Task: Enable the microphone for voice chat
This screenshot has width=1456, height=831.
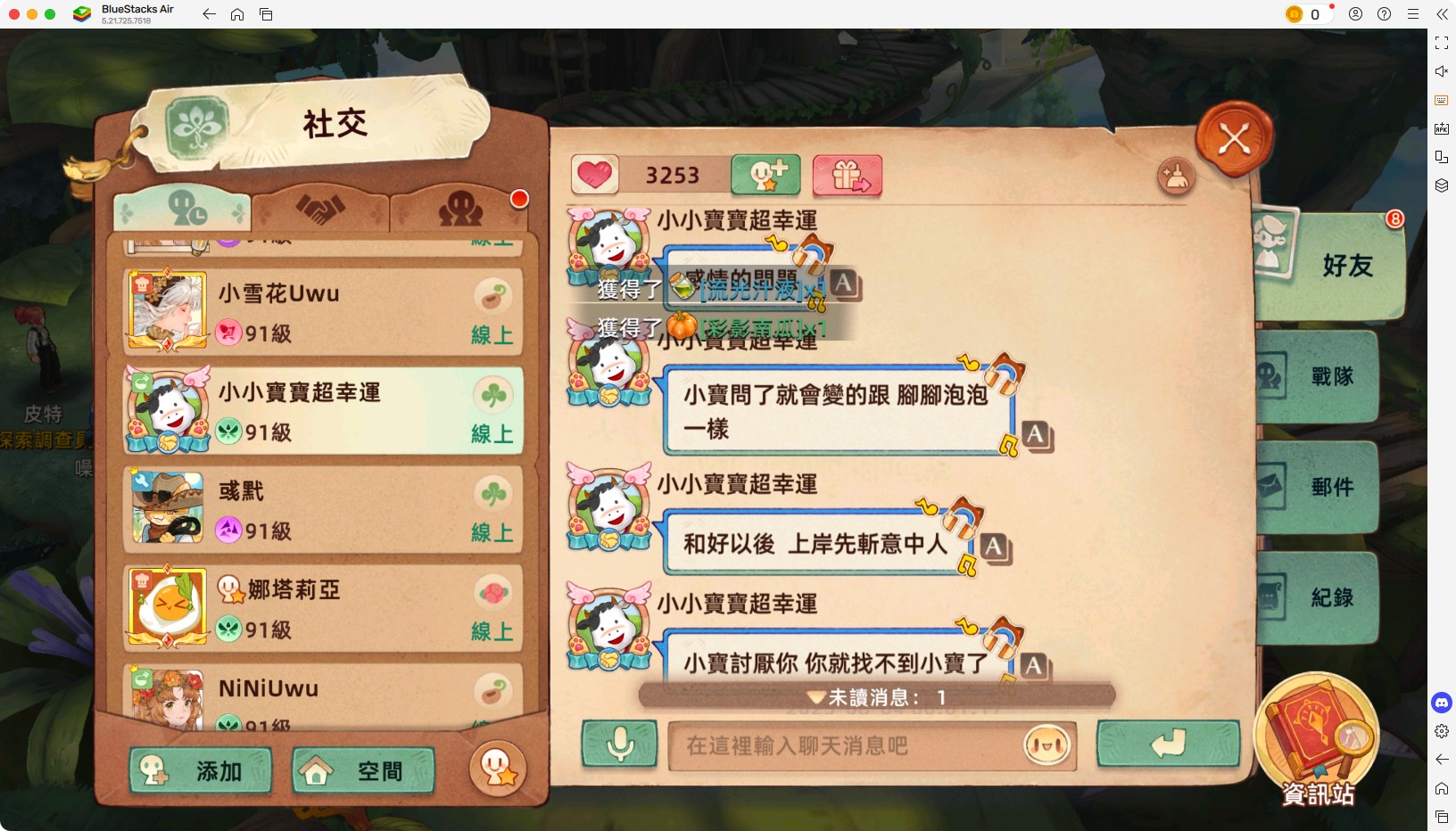Action: [x=619, y=745]
